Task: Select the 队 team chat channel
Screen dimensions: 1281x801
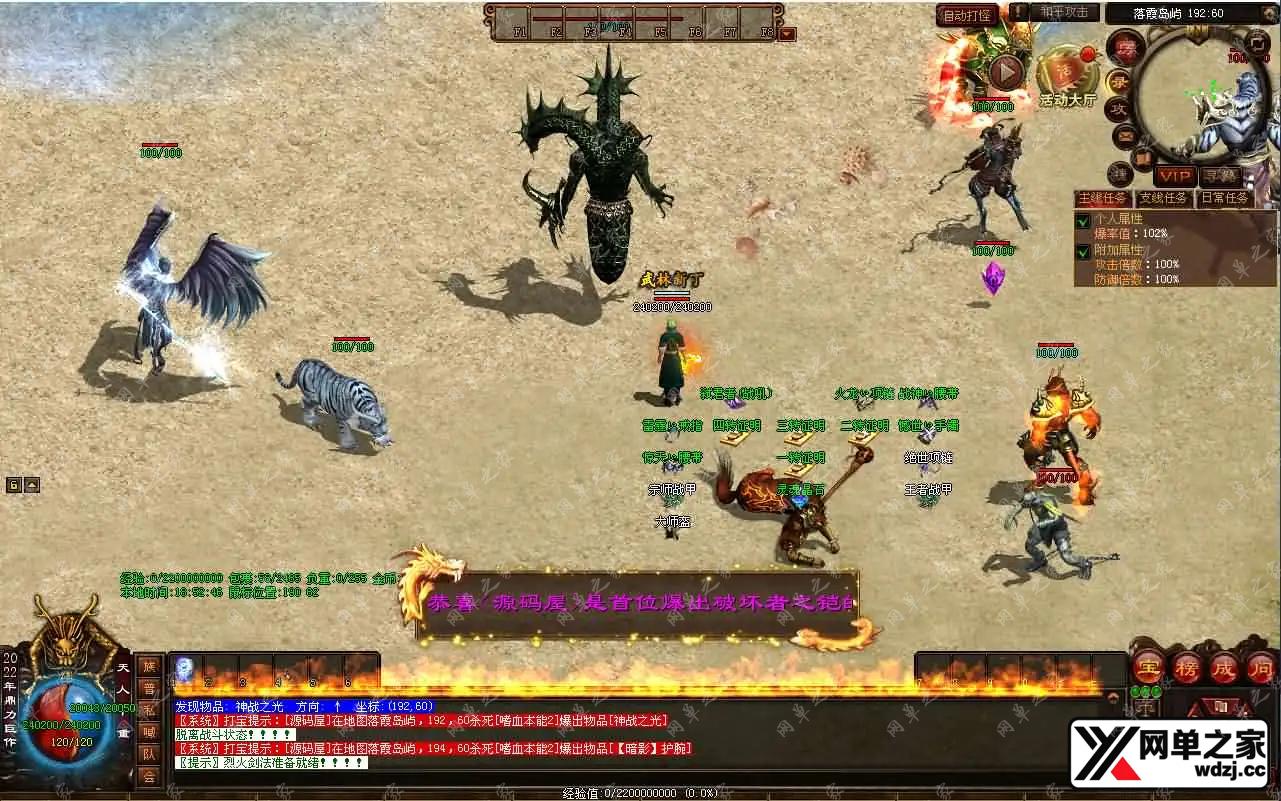Action: point(149,754)
